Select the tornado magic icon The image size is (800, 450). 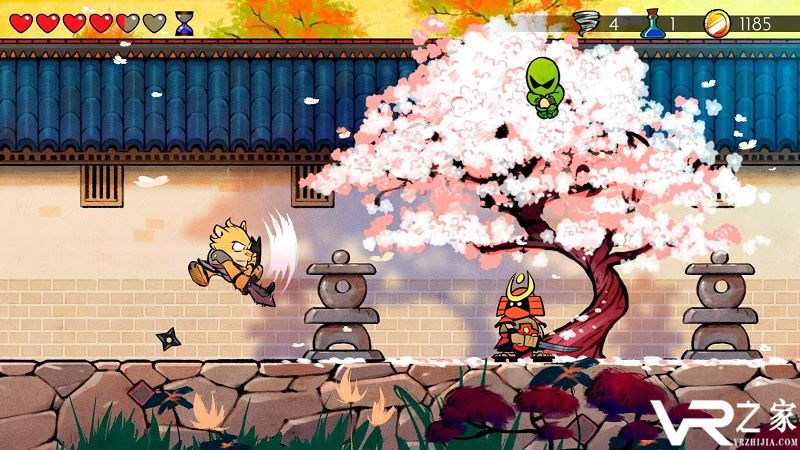point(587,22)
